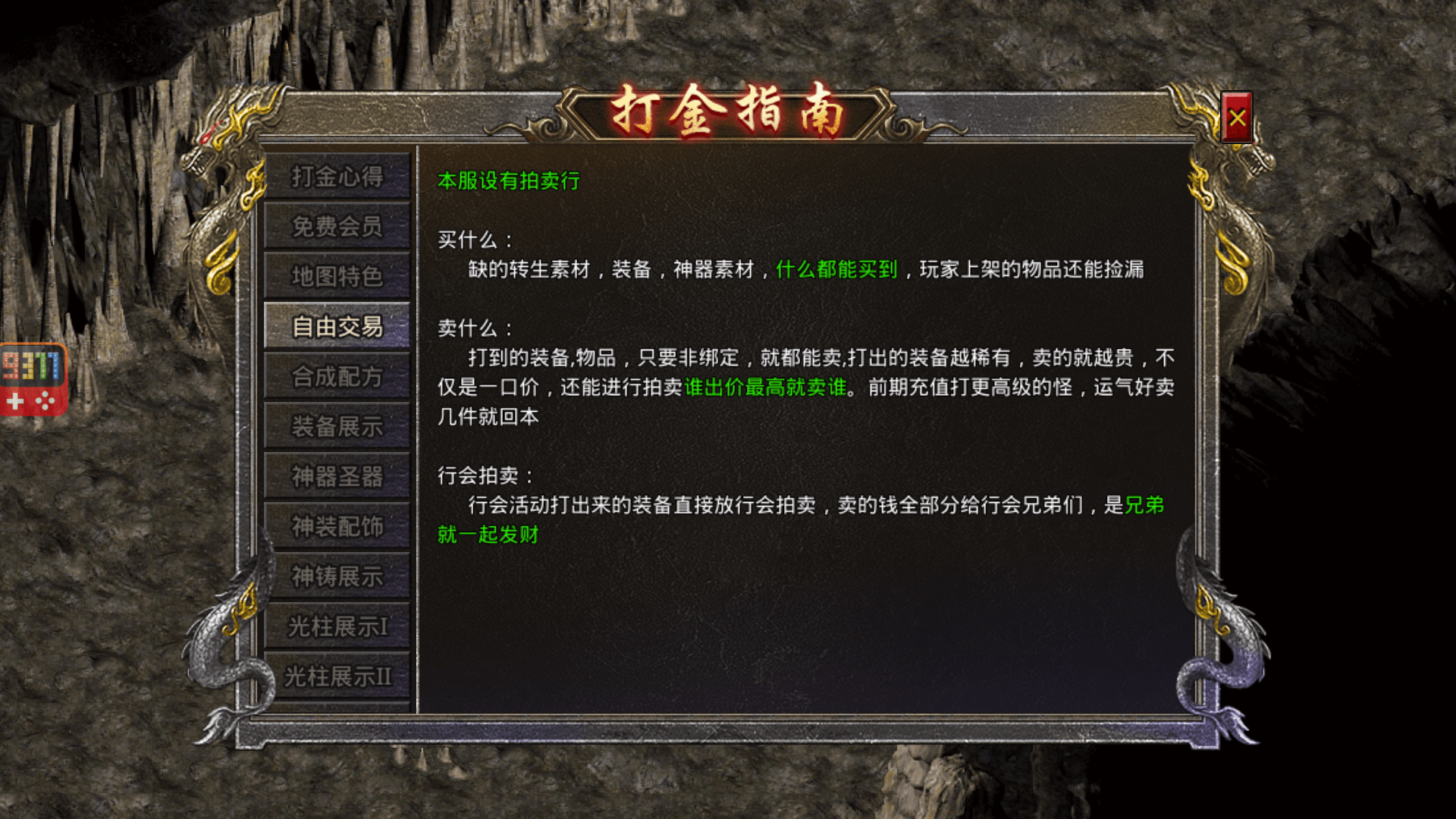Close the 打金指南 guide window
The image size is (1456, 819).
tap(1238, 115)
